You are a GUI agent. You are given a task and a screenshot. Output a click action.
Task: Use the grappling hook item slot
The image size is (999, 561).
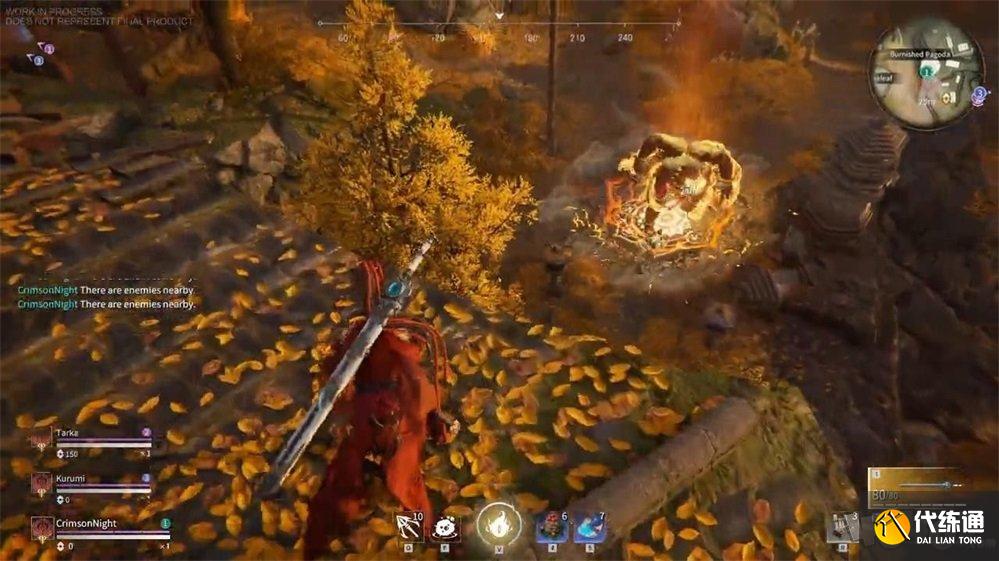click(409, 528)
